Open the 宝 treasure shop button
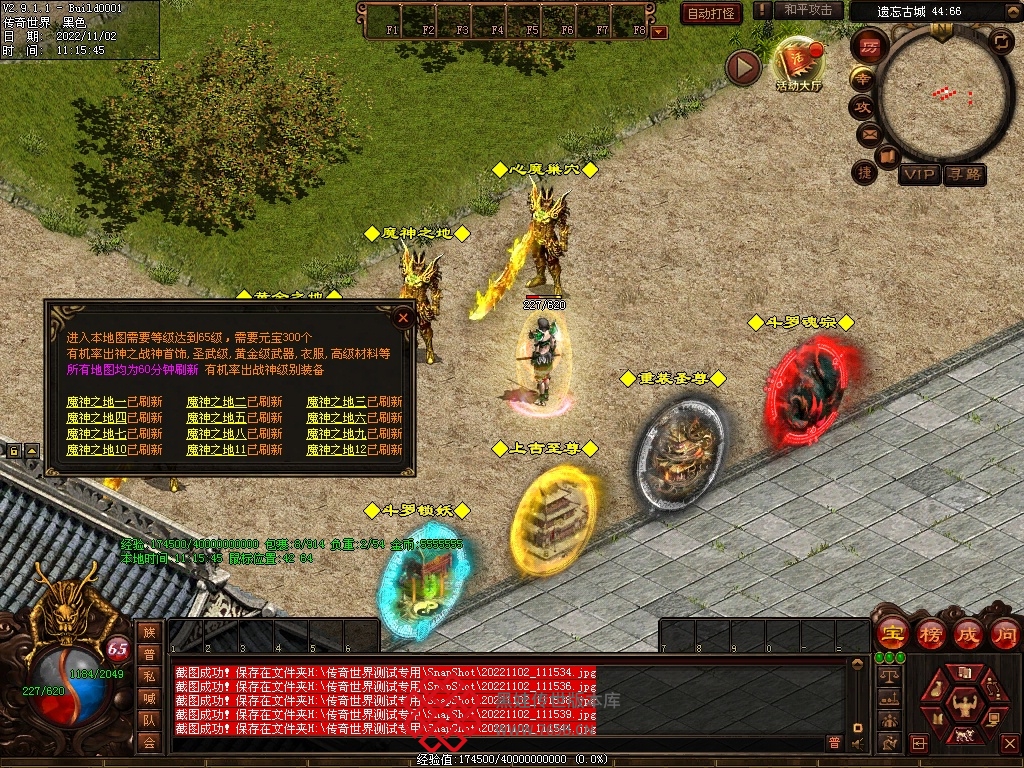 click(x=890, y=633)
